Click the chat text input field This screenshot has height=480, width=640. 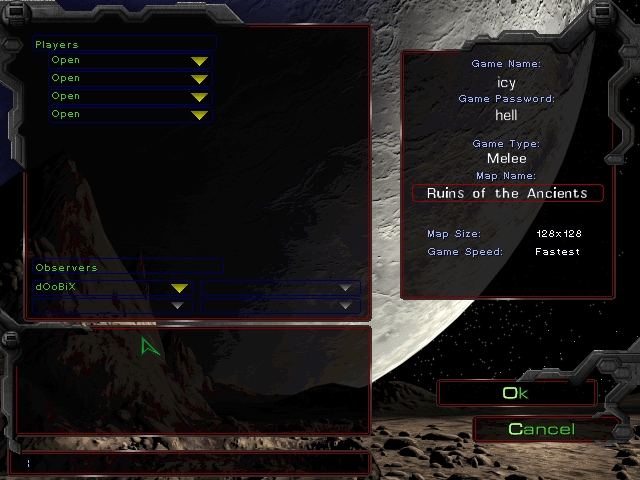point(190,463)
